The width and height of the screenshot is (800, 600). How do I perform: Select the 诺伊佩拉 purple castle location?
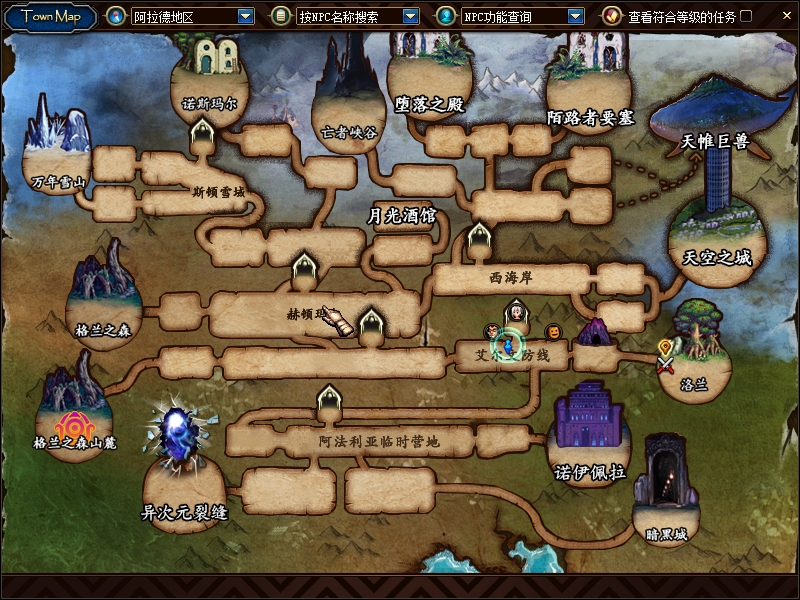point(590,430)
